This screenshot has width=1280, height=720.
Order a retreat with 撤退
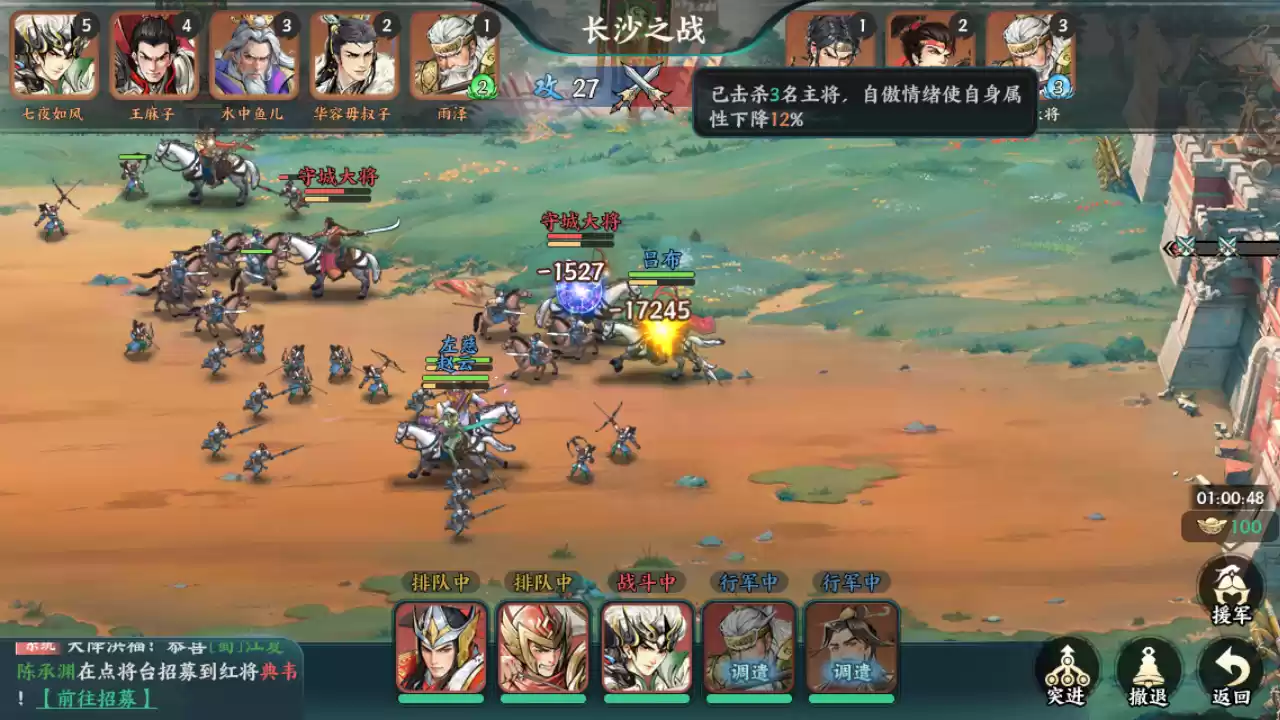[1149, 672]
